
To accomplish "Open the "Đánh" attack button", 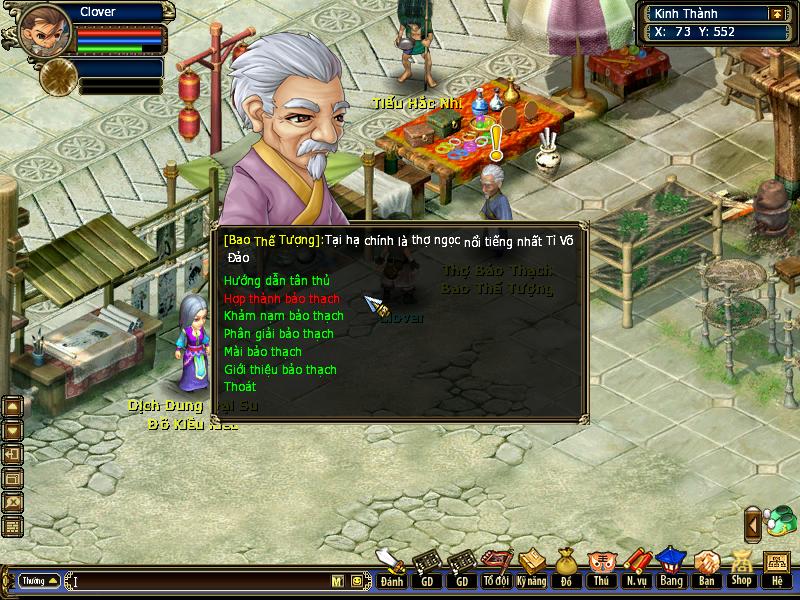I will (392, 568).
